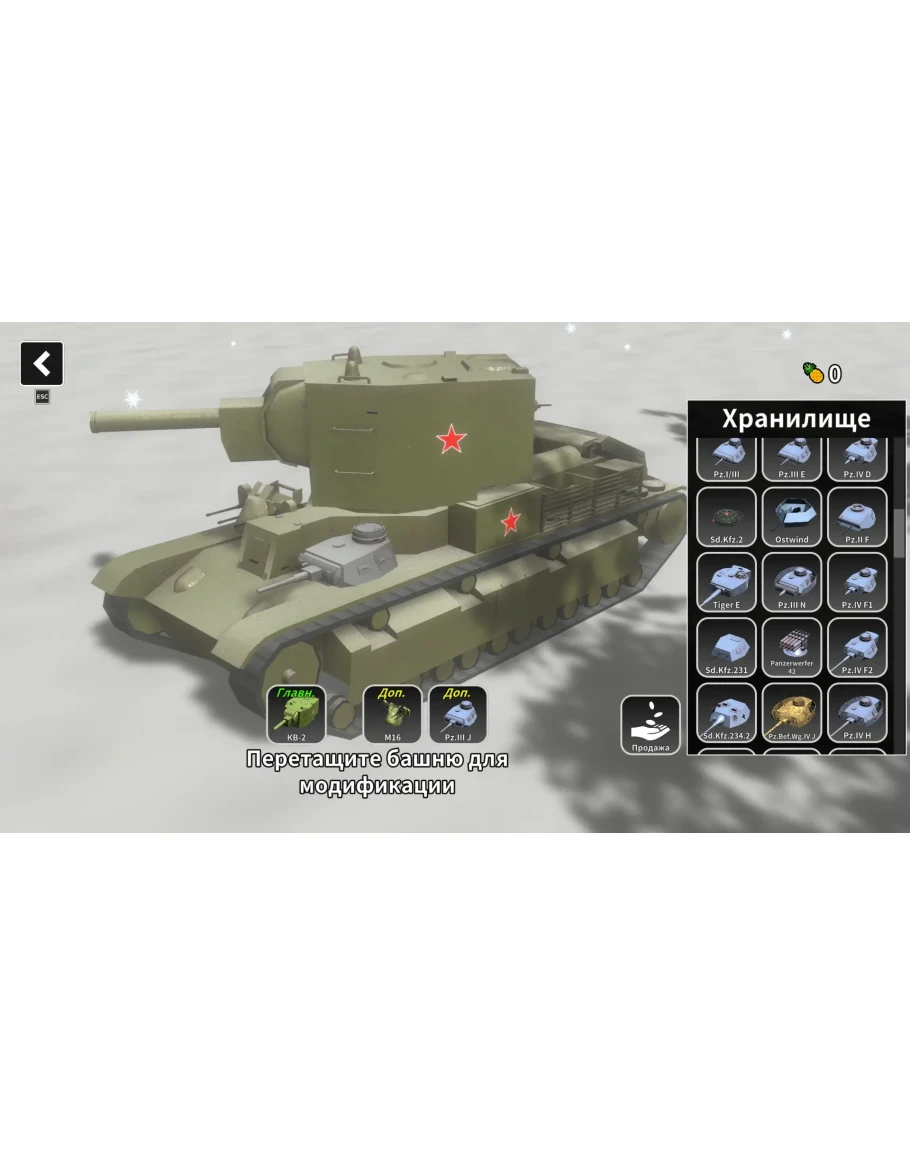Image resolution: width=910 pixels, height=1155 pixels.
Task: Select the Pz.III N turret
Action: point(792,582)
